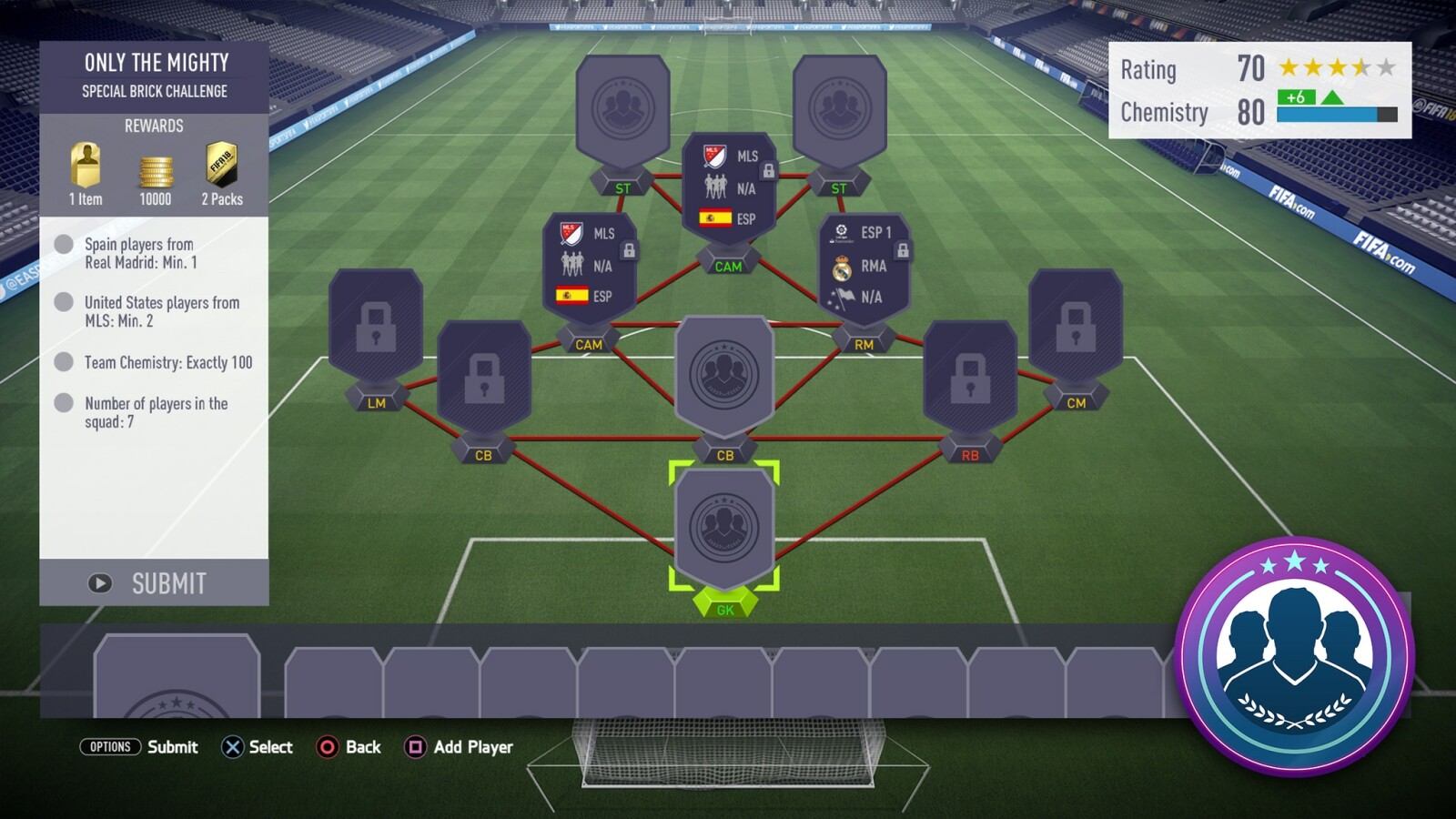
Task: Select the Real Madrid club badge on the RM card
Action: coord(842,267)
